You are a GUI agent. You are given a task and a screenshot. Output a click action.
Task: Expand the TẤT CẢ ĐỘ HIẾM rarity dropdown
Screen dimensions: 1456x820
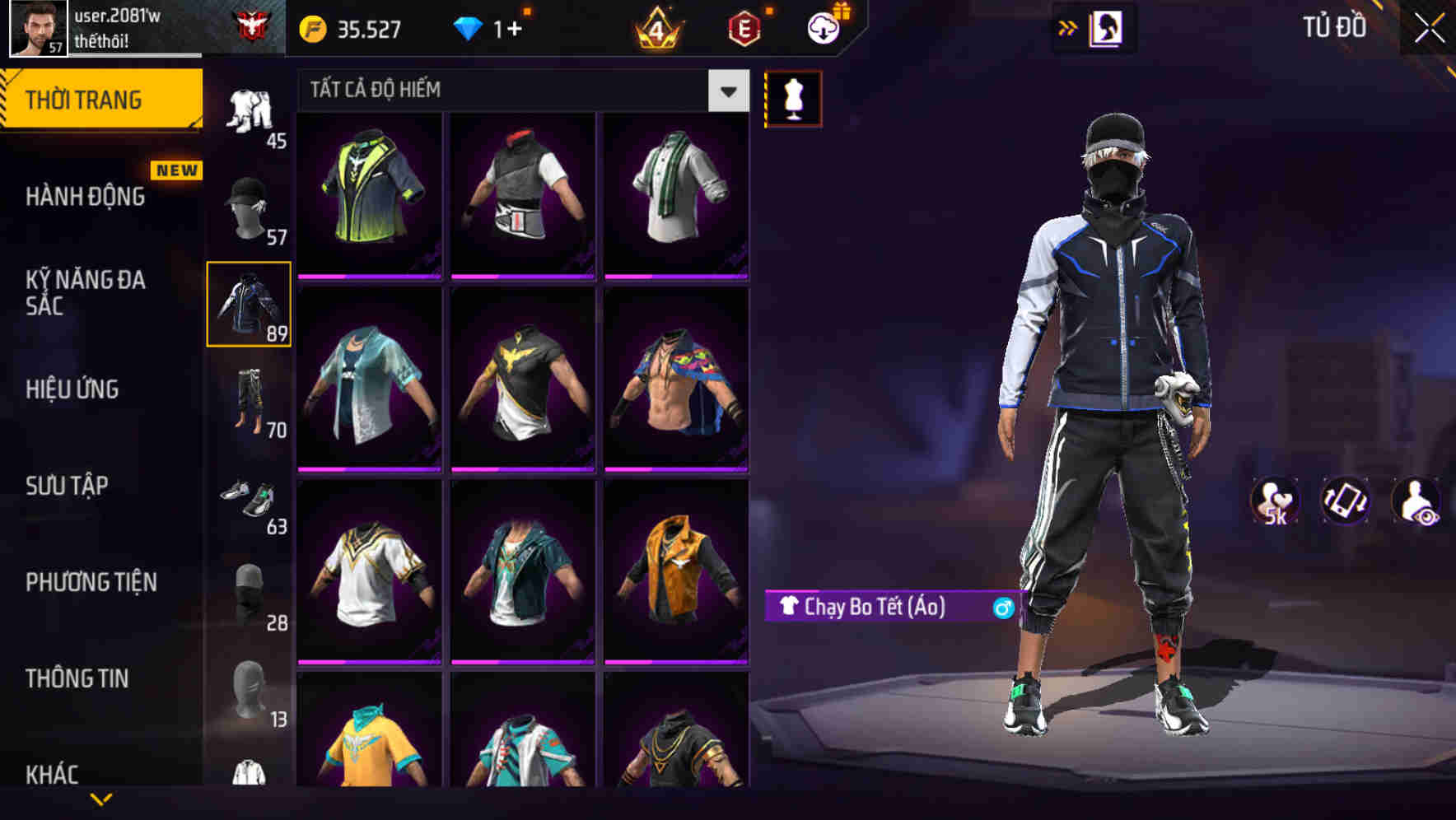[726, 91]
